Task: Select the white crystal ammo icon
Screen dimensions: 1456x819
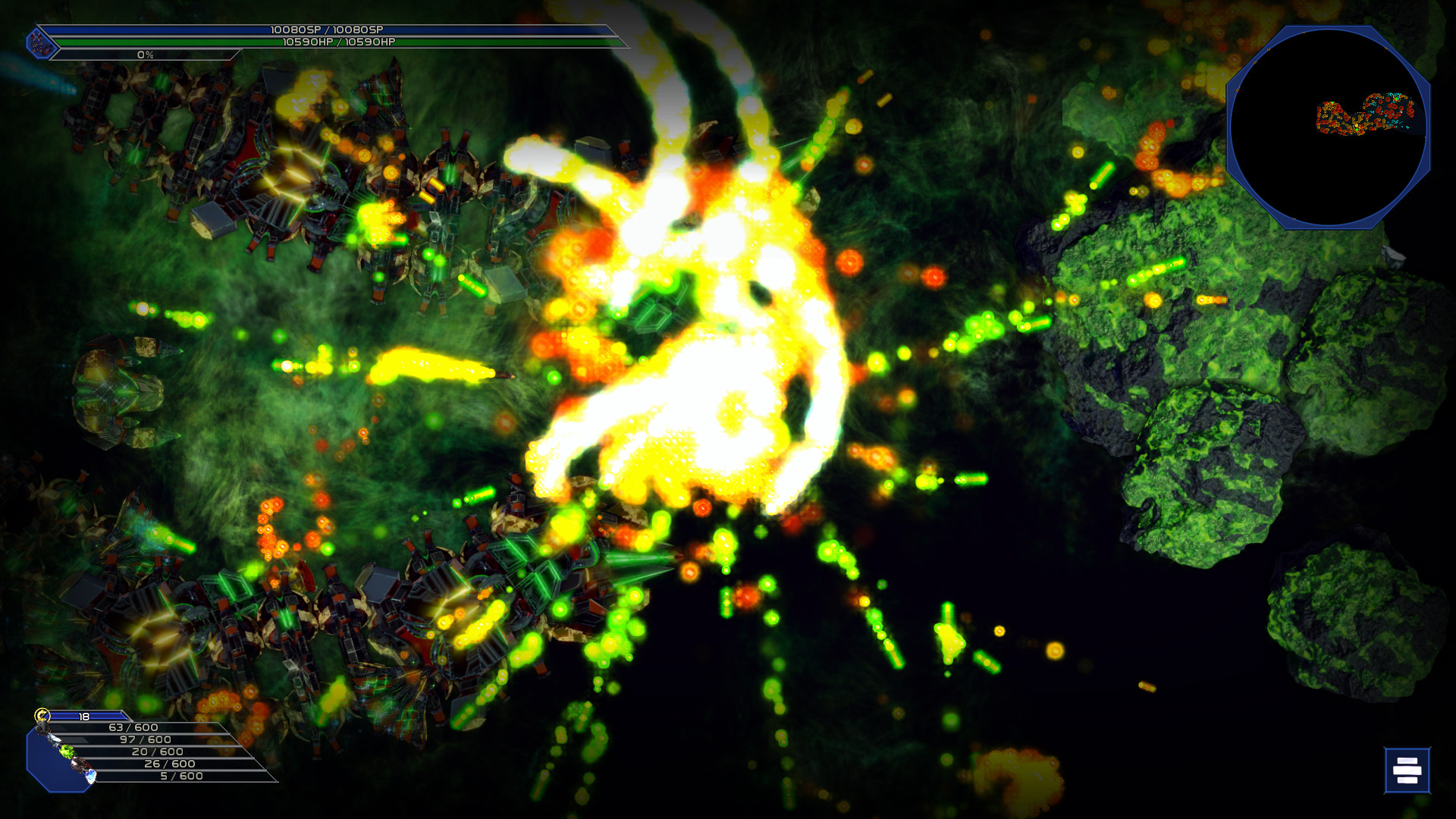Action: point(55,740)
